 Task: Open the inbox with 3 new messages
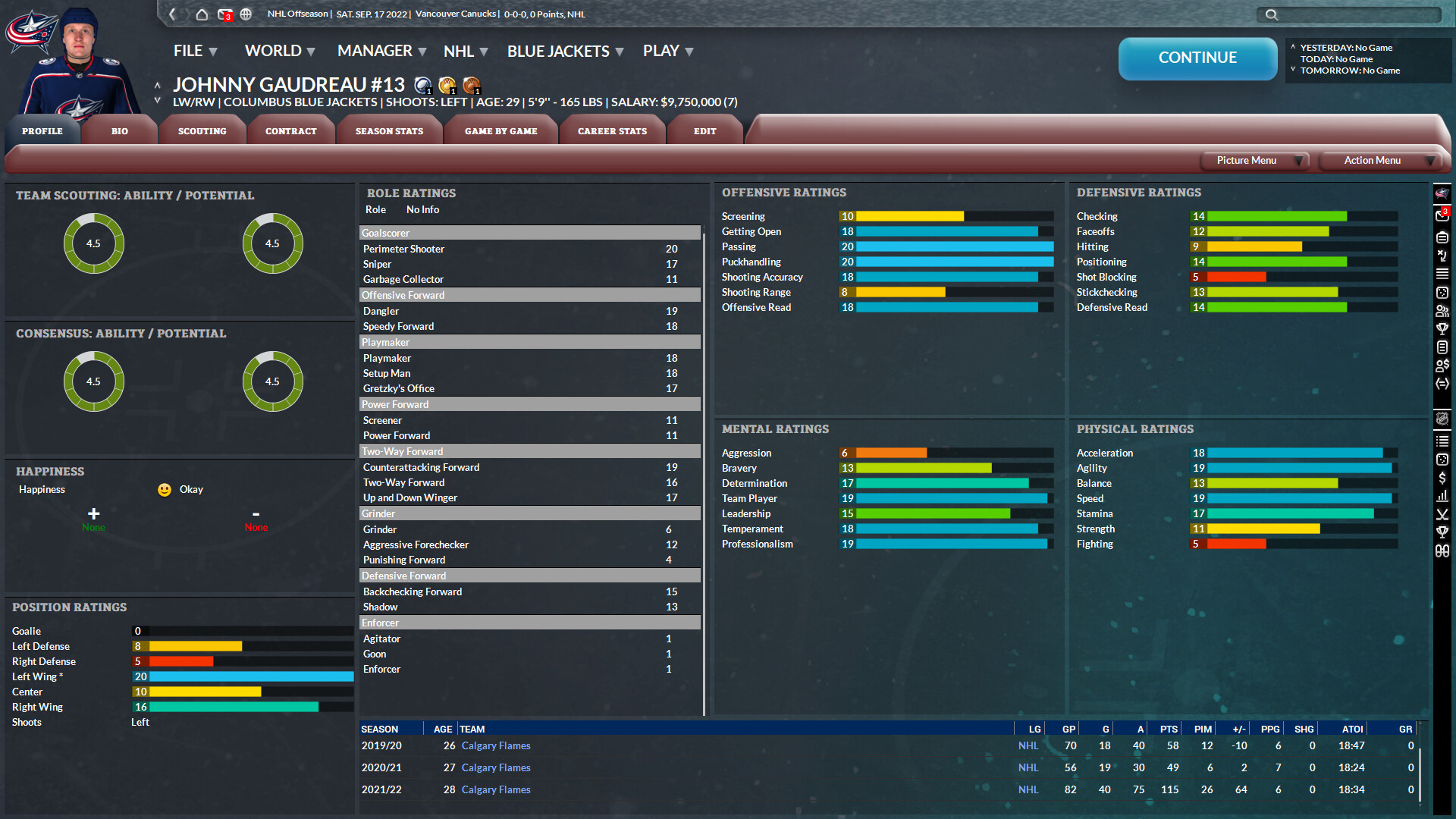pos(225,14)
